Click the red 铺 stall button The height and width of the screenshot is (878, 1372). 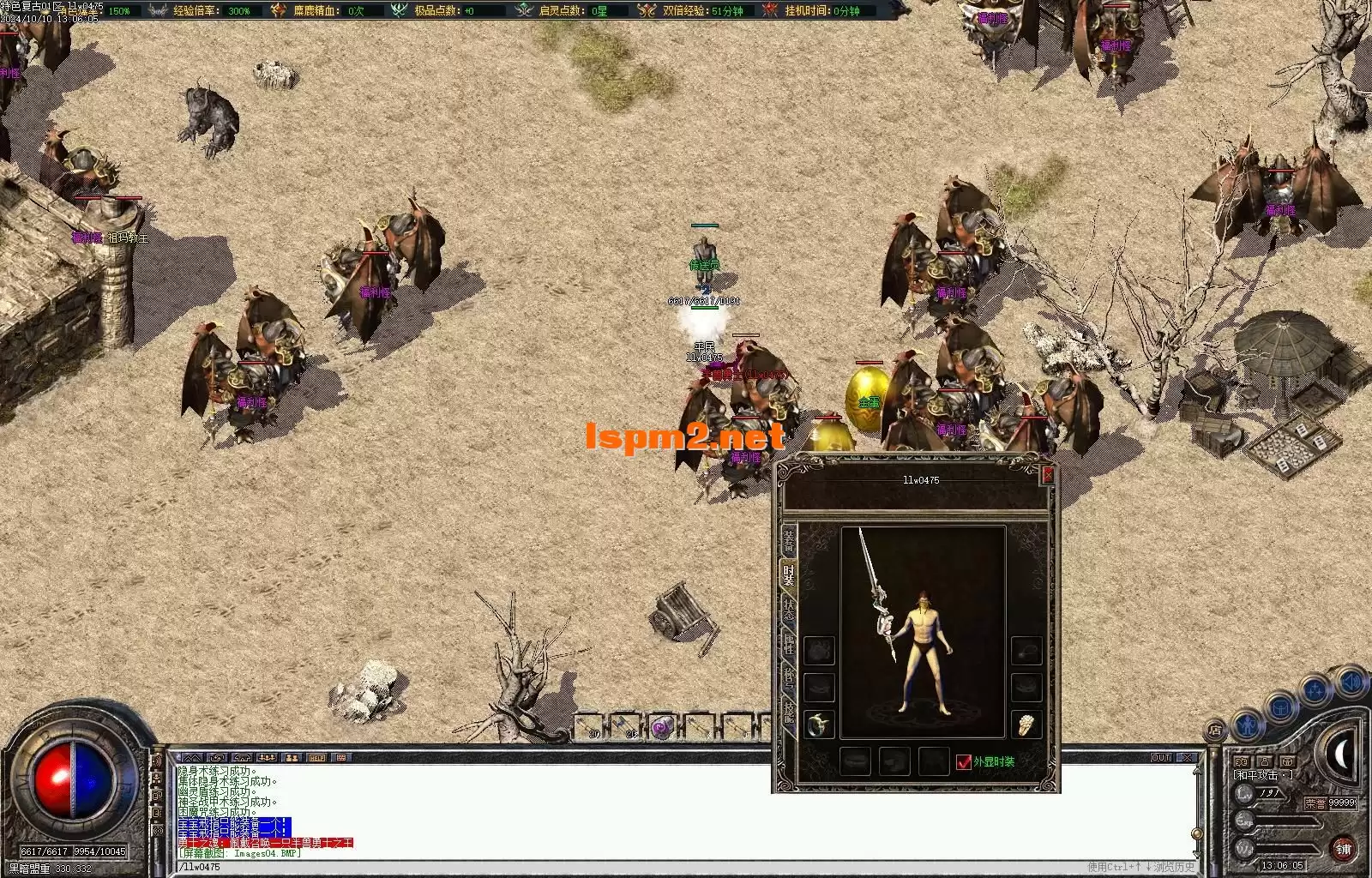coord(1343,849)
